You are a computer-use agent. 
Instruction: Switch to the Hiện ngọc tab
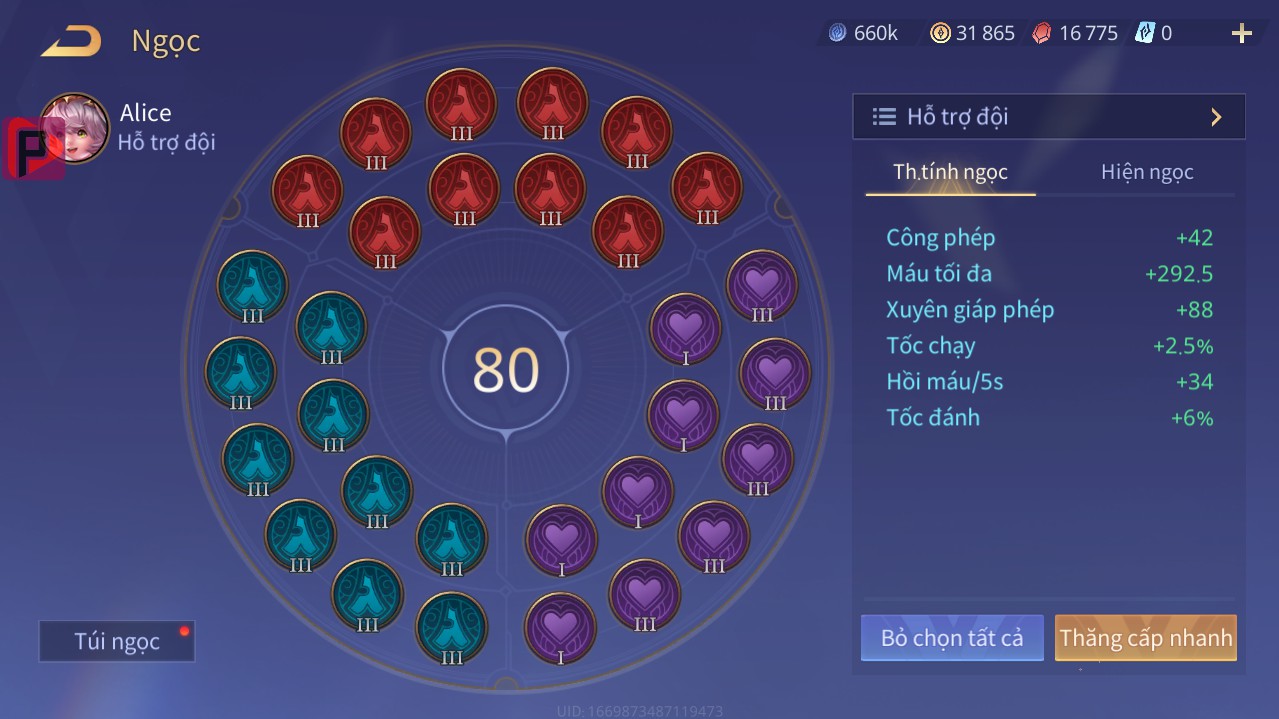(1147, 172)
